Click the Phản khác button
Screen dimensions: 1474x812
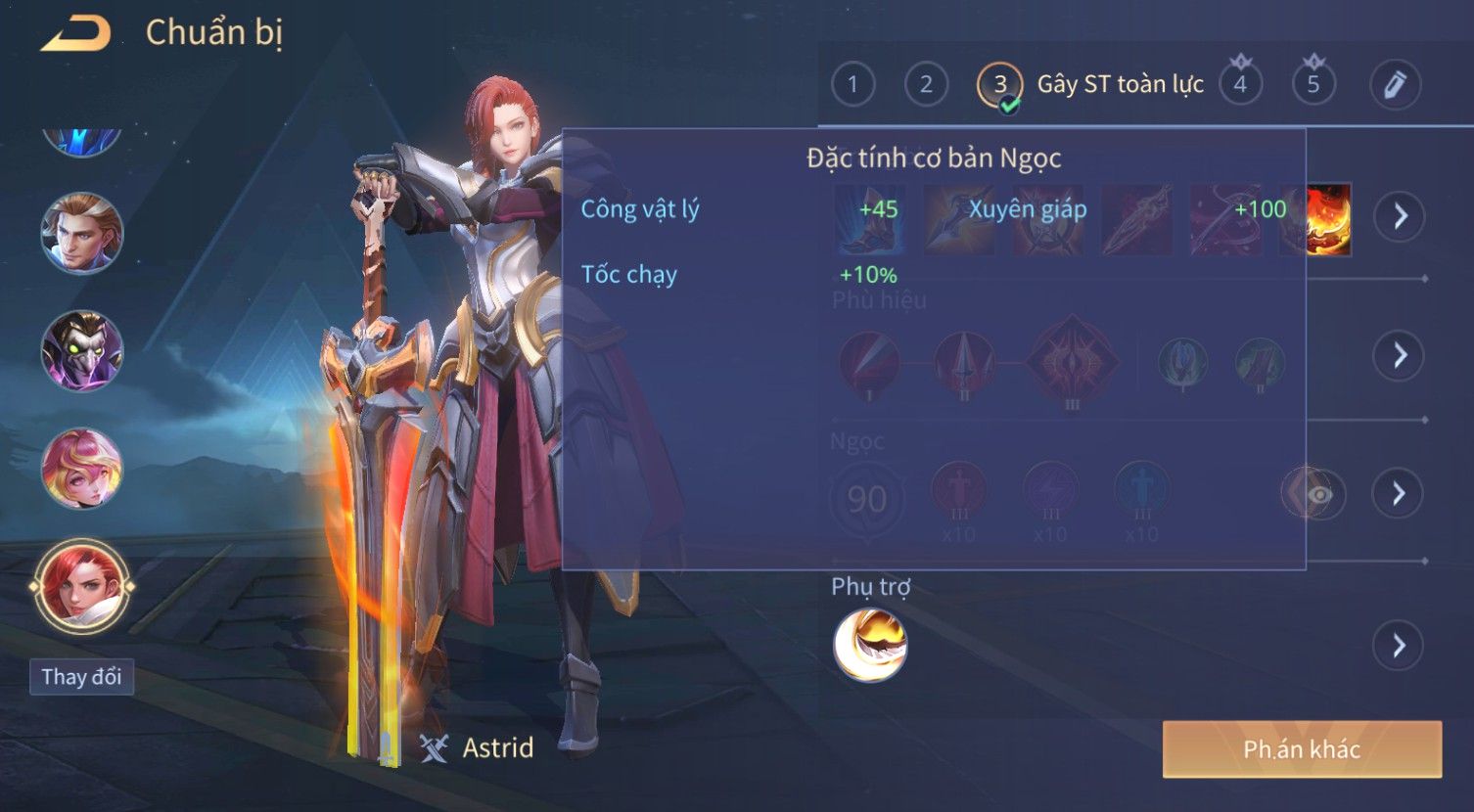1302,749
